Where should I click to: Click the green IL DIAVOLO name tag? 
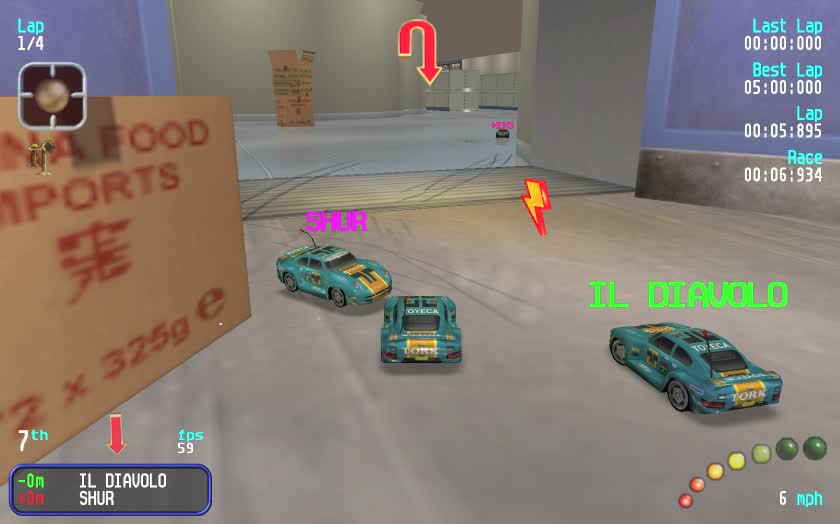[x=687, y=295]
